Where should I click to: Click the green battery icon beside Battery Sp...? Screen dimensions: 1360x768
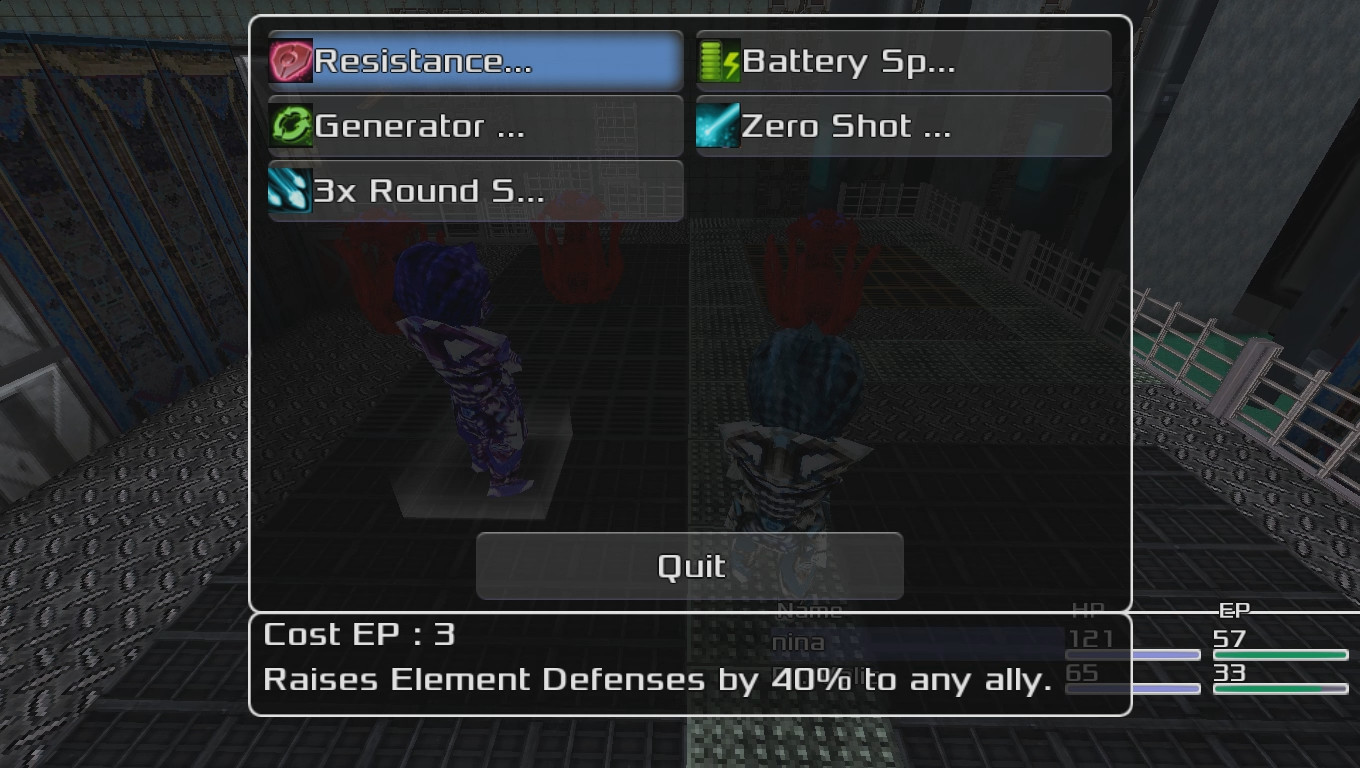tap(716, 60)
